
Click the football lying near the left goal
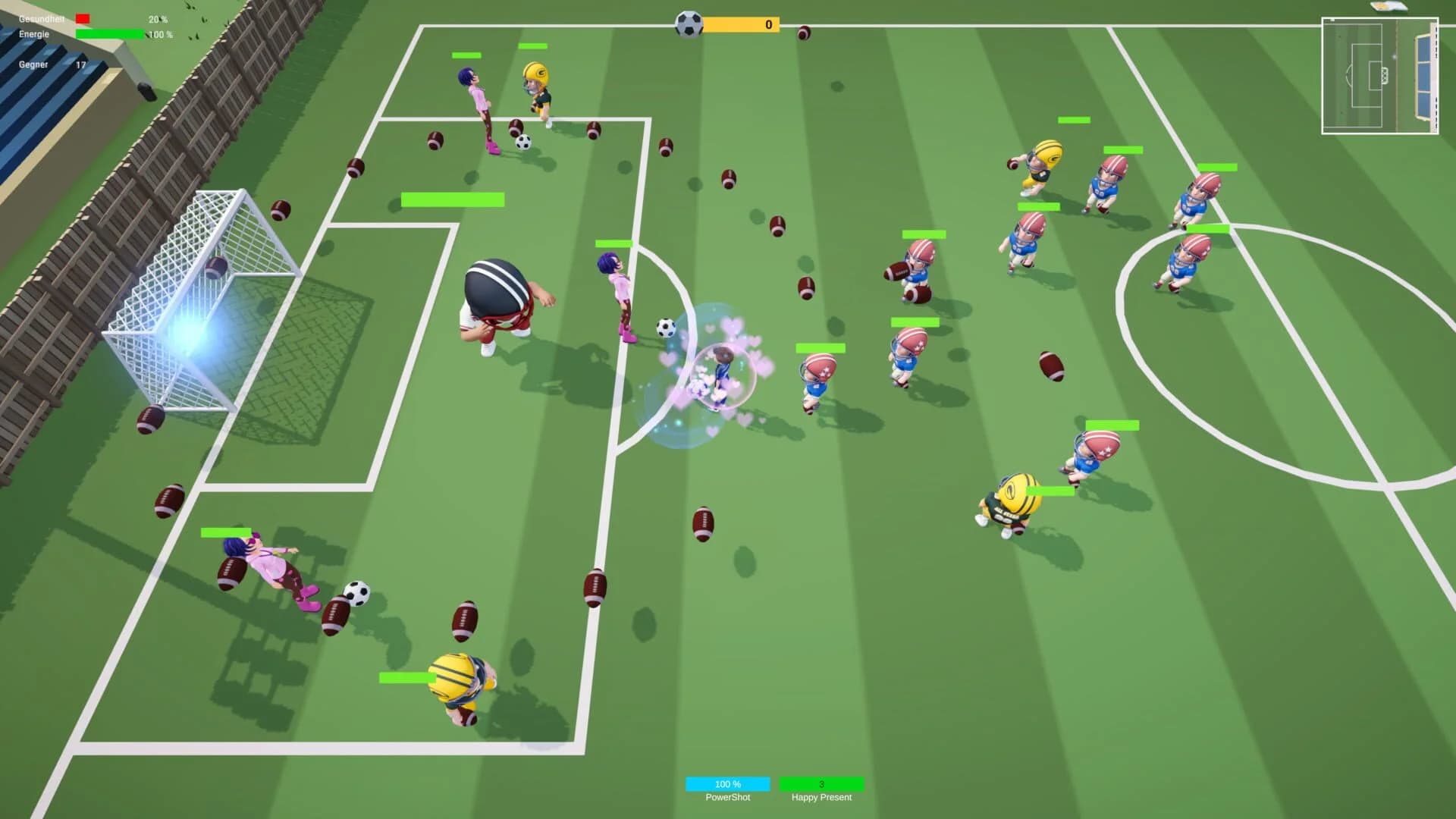click(x=152, y=417)
